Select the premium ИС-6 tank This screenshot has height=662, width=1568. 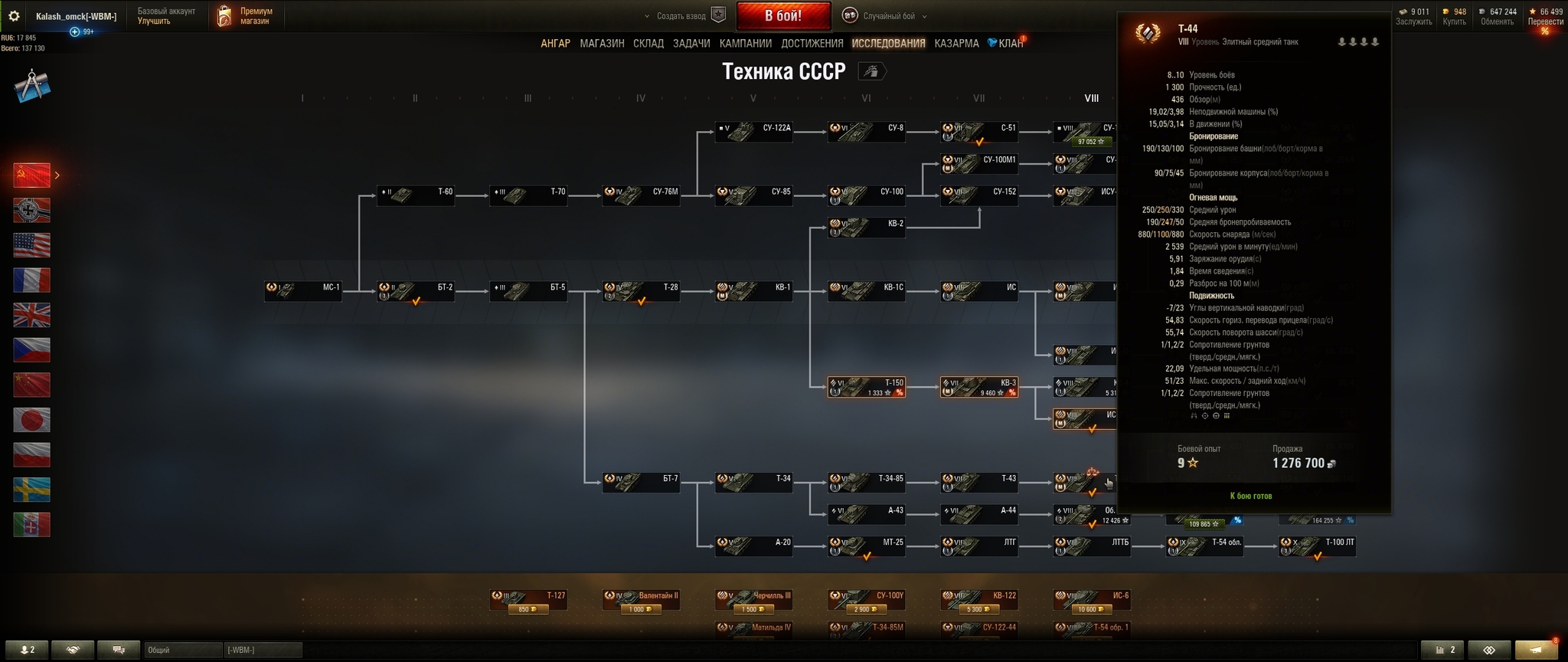tap(1091, 599)
